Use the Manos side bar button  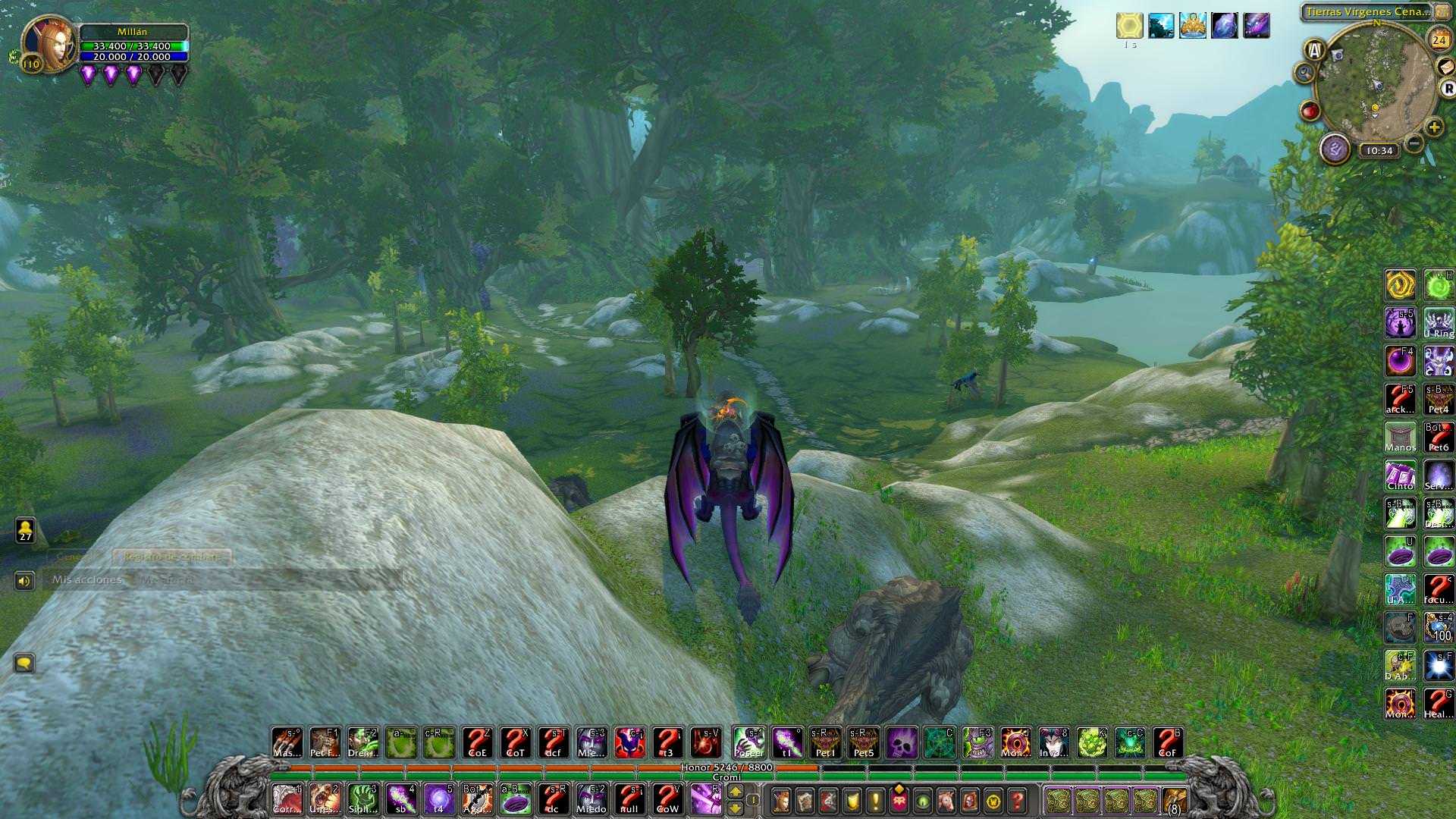coord(1400,438)
